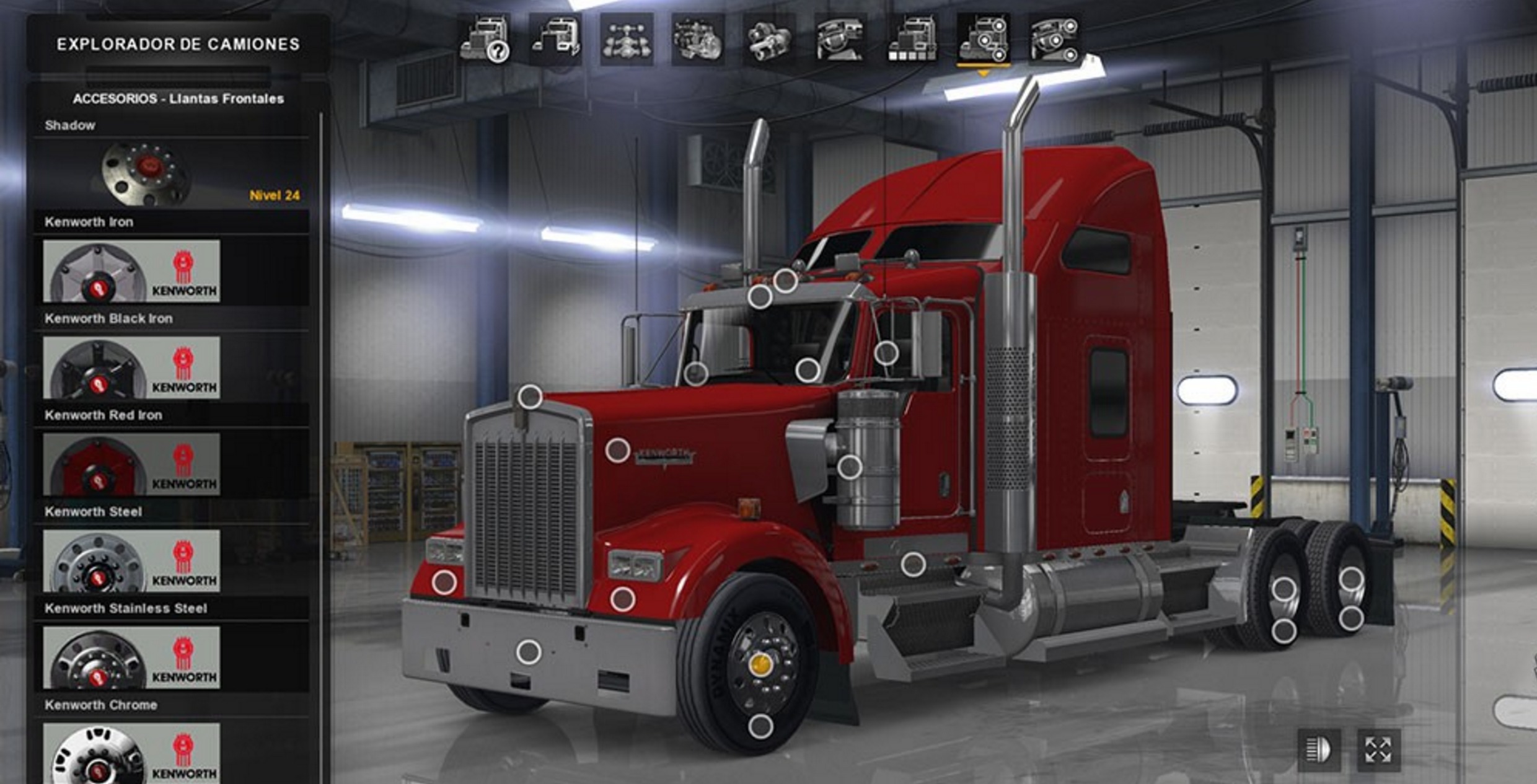
Task: Click the fullscreen expand arrows button
Action: click(1378, 750)
